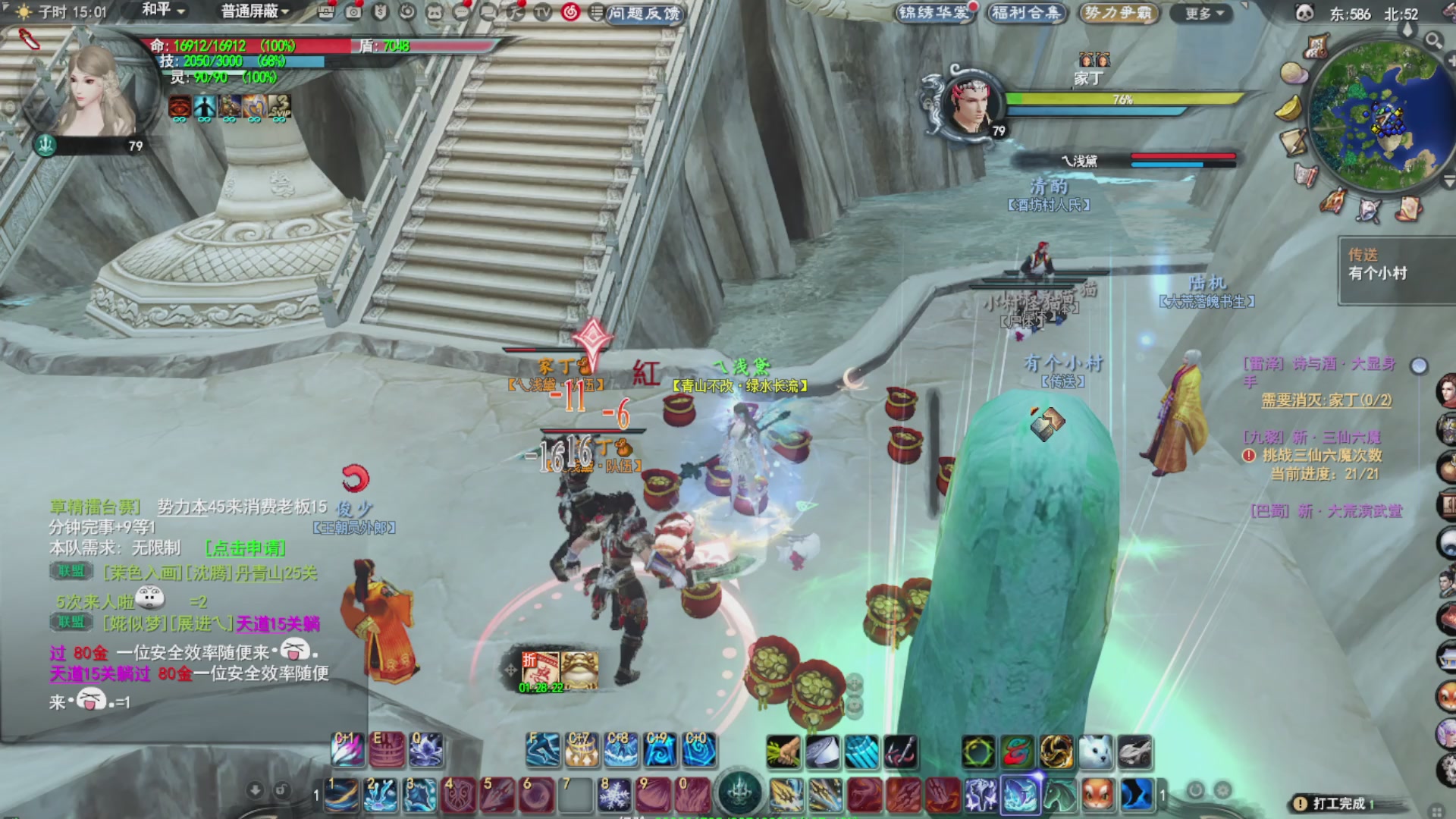Click the magnifier search button by the minimap
Screen dimensions: 1456x819
click(1433, 40)
